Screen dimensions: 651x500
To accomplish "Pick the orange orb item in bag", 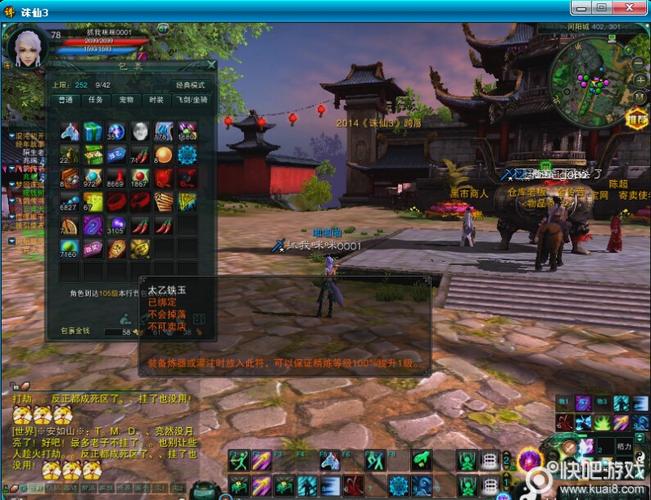I will (163, 154).
